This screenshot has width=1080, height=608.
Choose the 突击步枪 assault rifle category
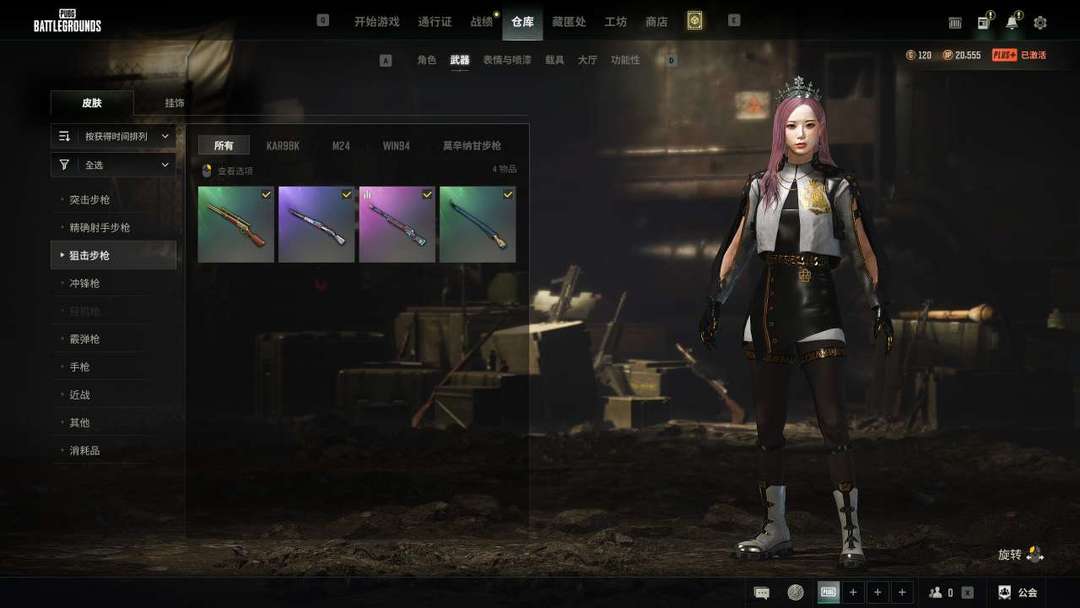(x=90, y=200)
